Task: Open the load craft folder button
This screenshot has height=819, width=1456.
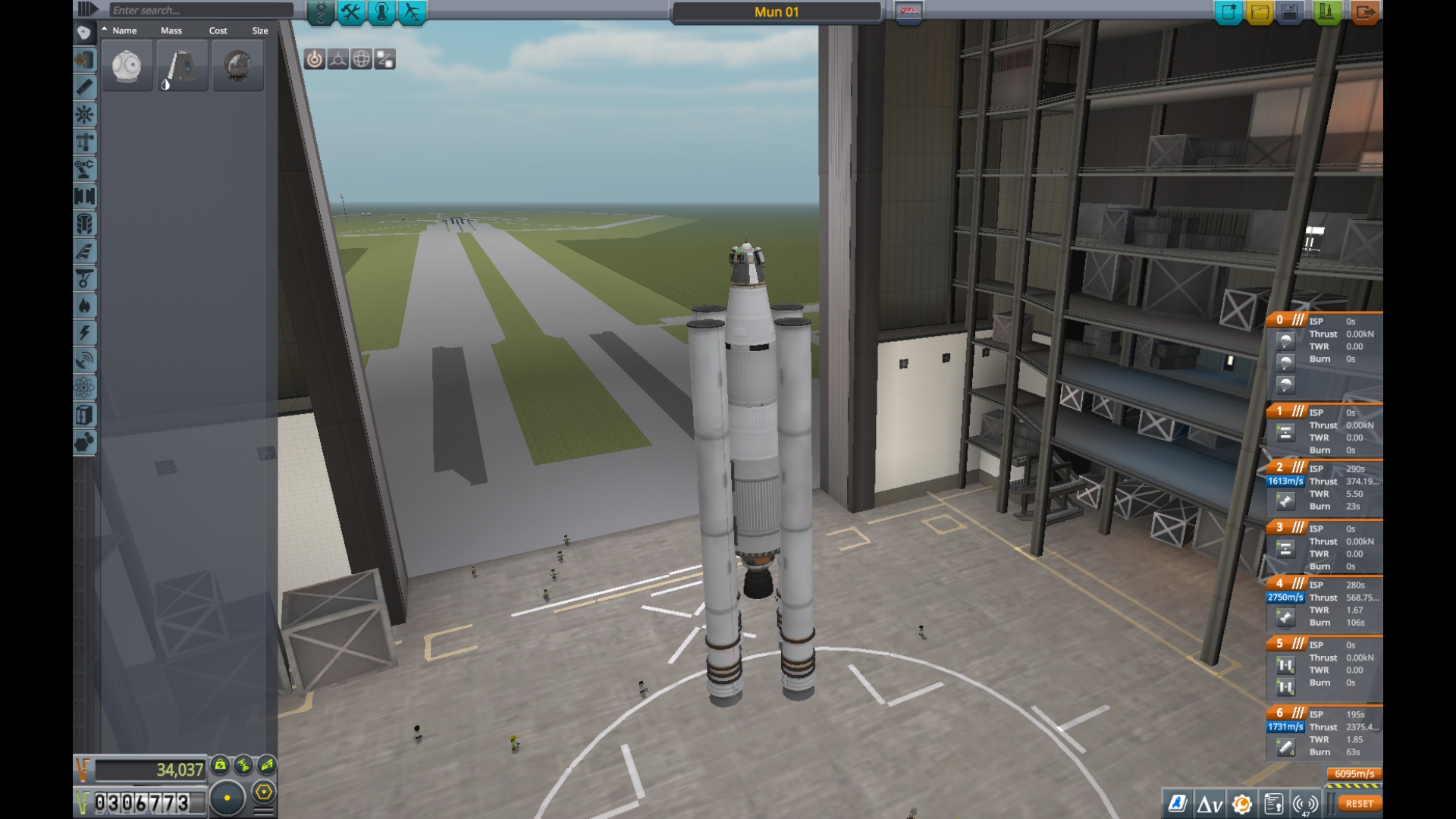Action: click(1260, 12)
